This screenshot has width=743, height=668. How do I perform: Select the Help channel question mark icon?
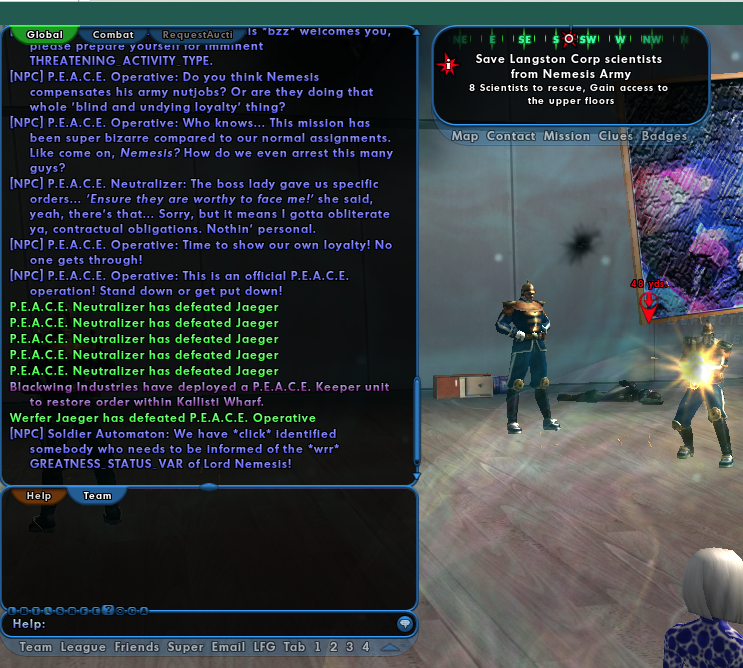click(107, 610)
